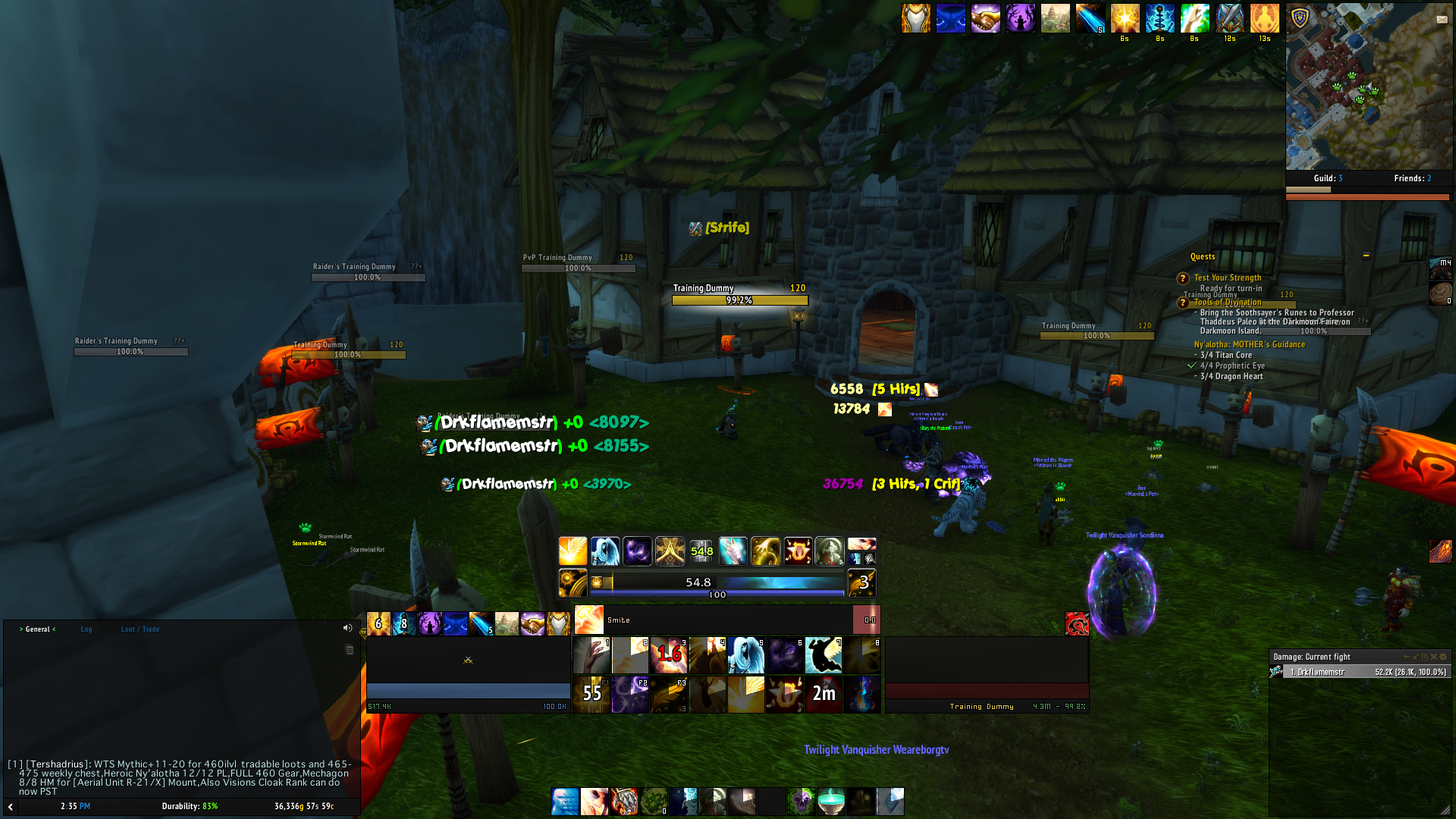Image resolution: width=1456 pixels, height=819 pixels.
Task: Select the General chat tab
Action: click(38, 629)
